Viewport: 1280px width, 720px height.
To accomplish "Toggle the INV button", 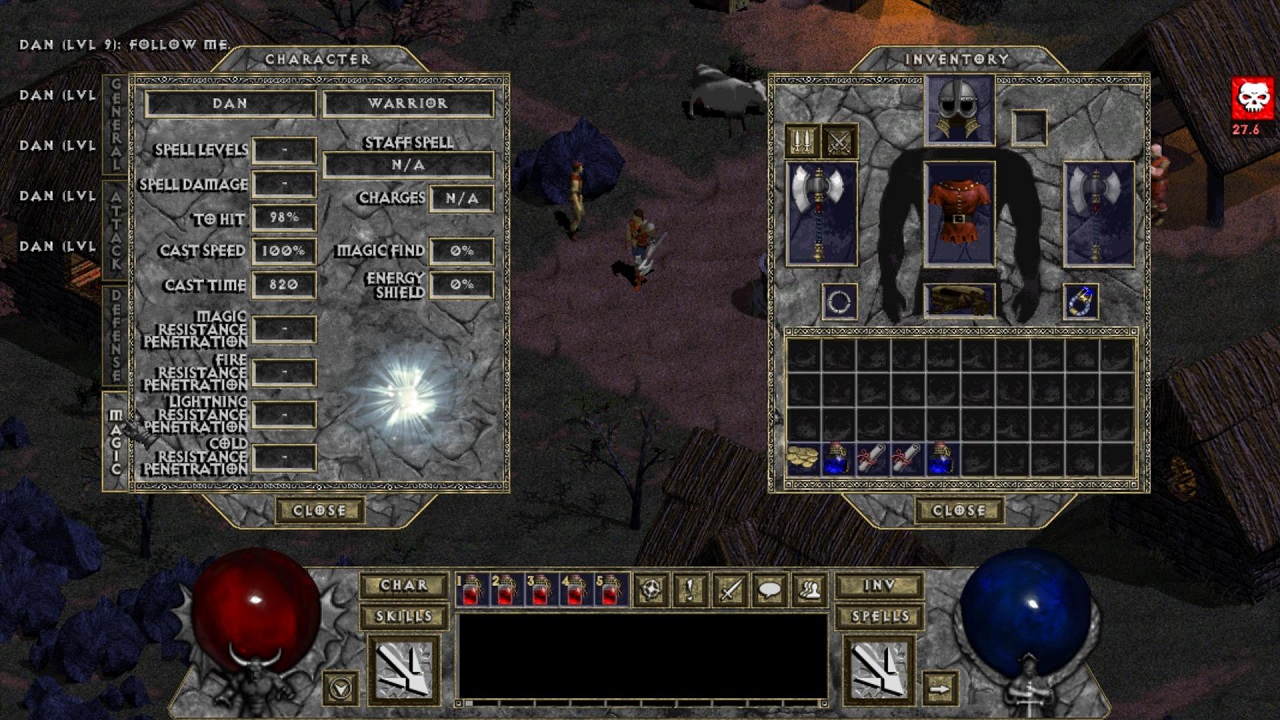I will coord(879,585).
